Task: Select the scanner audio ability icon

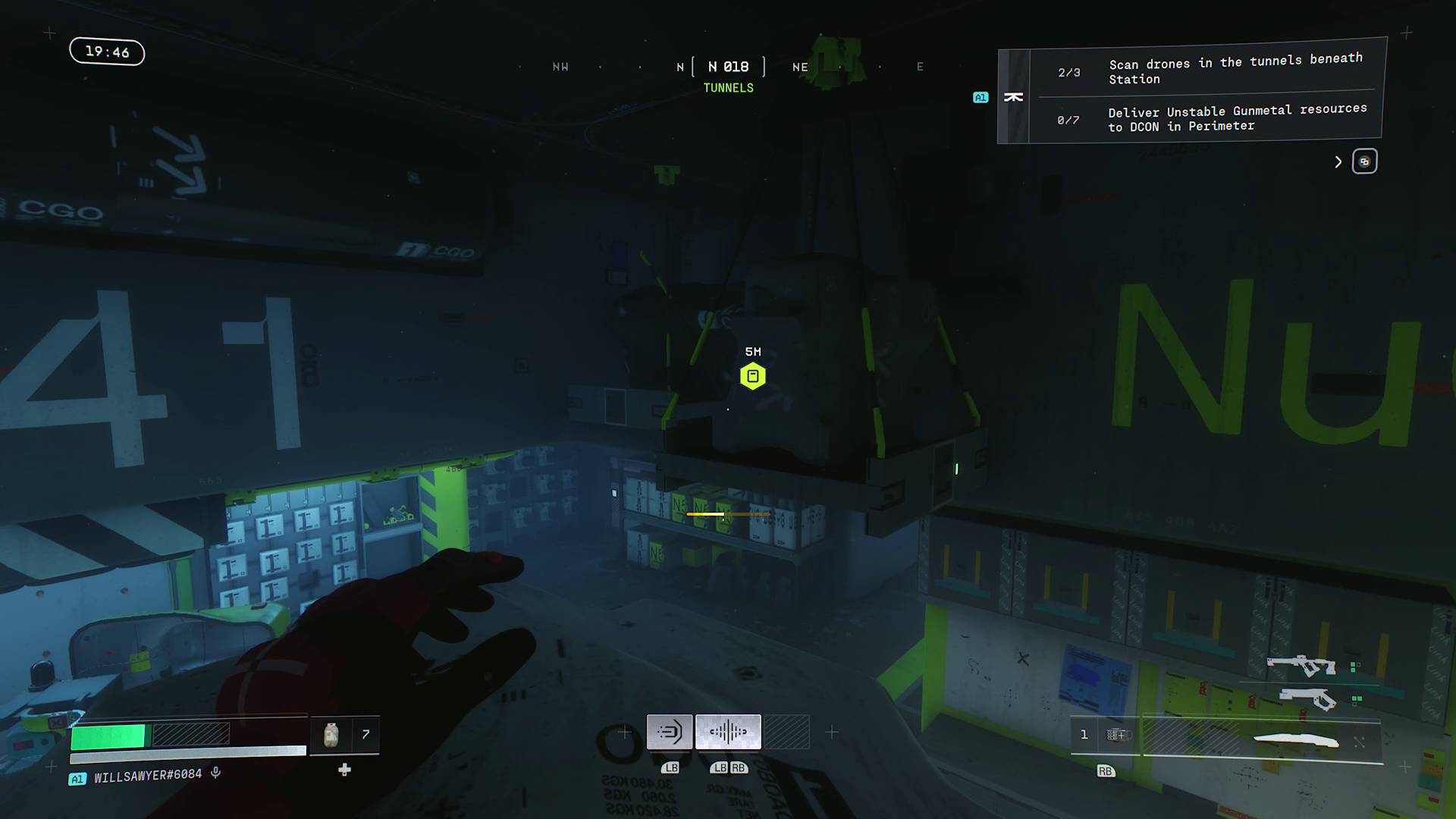Action: (x=728, y=731)
